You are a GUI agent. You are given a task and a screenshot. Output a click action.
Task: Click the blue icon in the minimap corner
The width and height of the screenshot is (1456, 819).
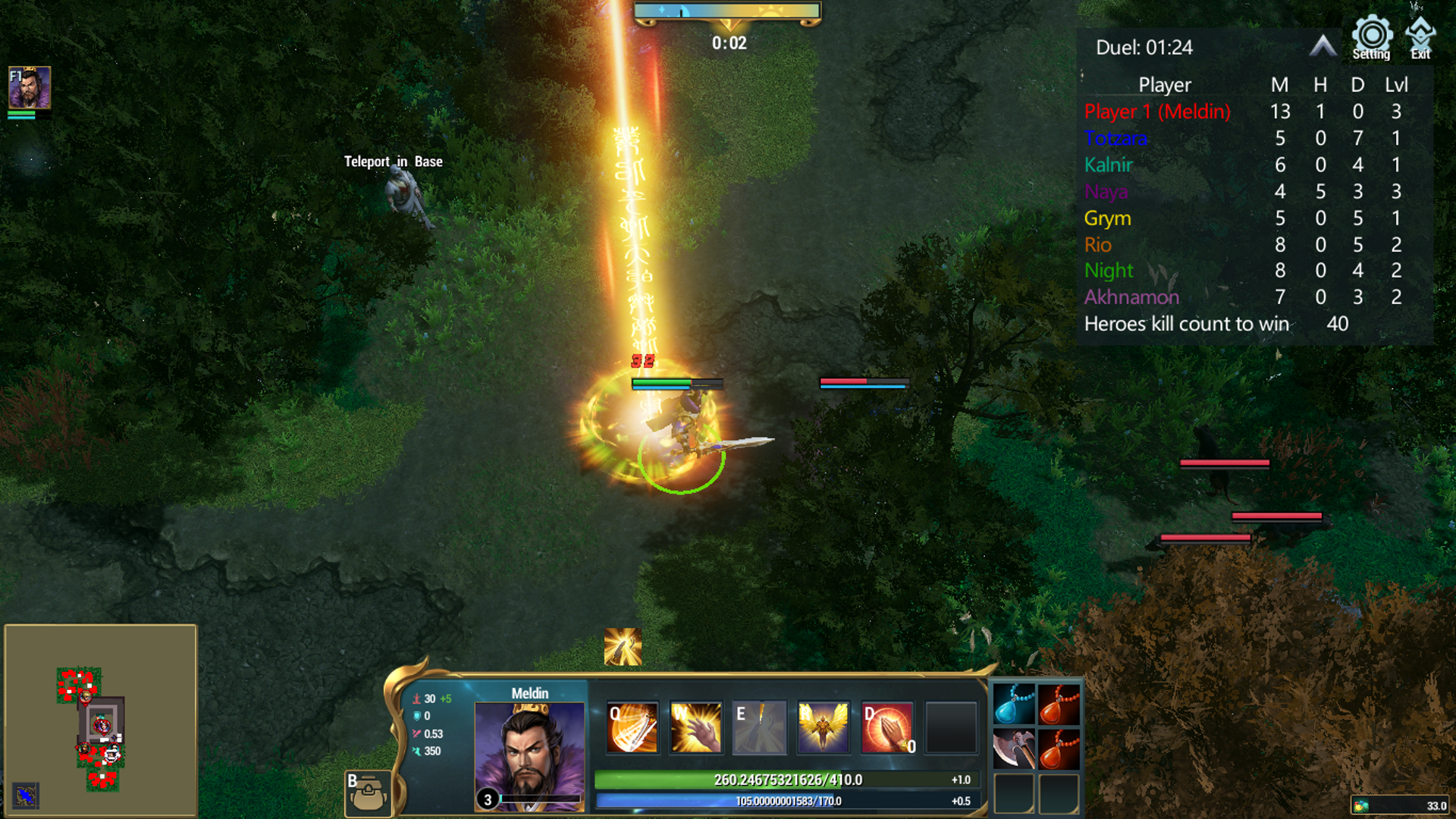coord(26,795)
